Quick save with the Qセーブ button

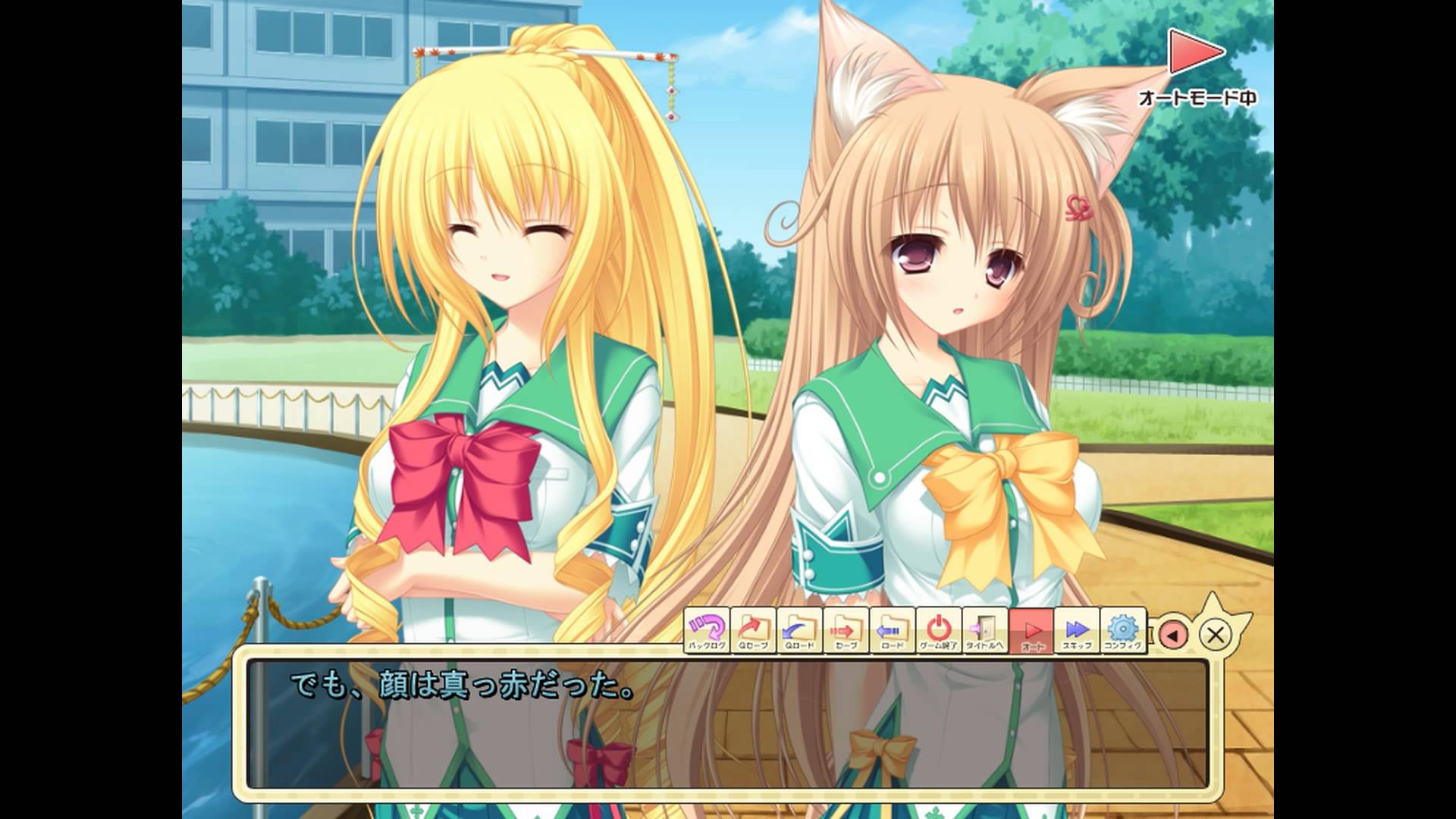[x=754, y=631]
